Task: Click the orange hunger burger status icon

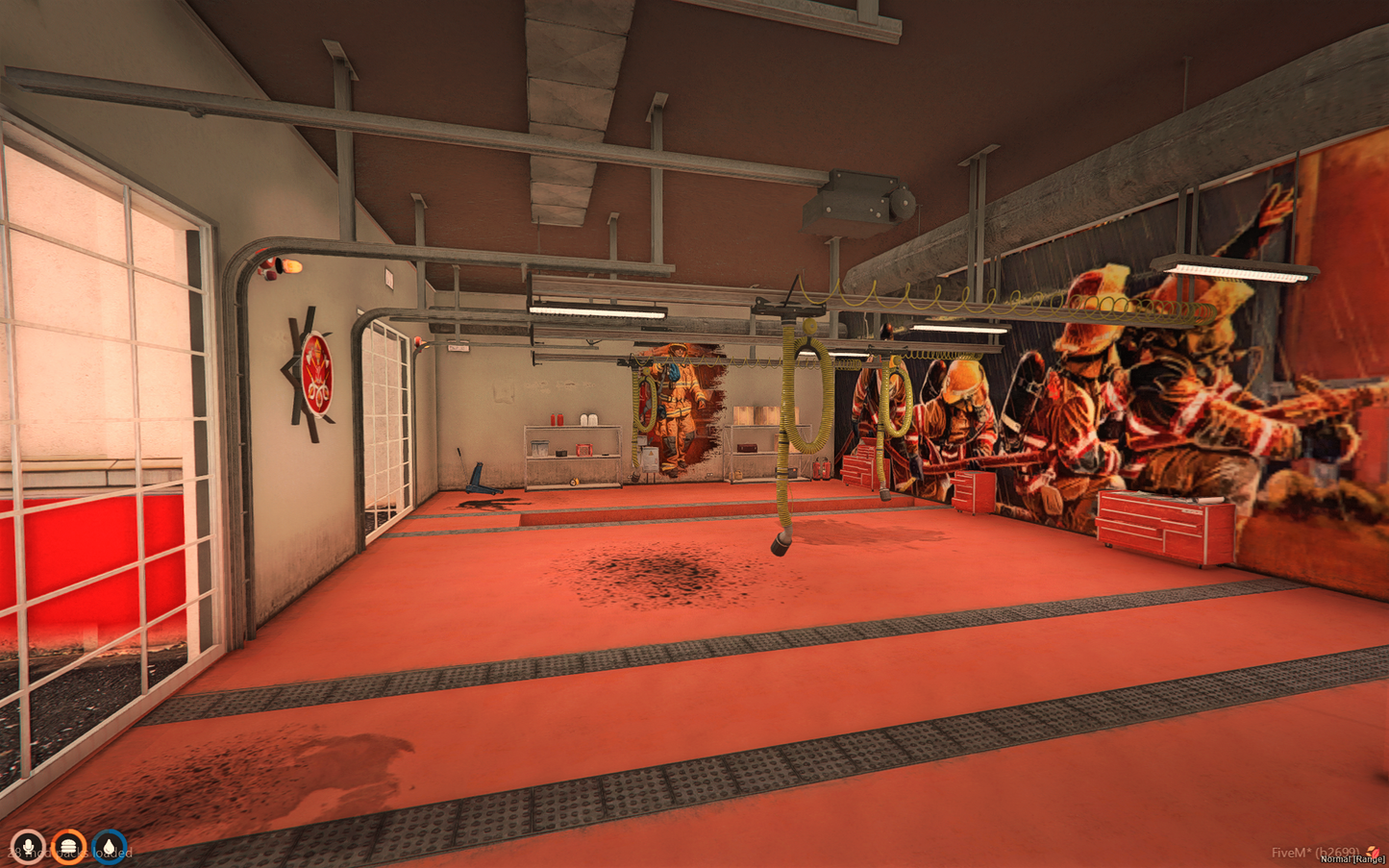Action: 67,846
